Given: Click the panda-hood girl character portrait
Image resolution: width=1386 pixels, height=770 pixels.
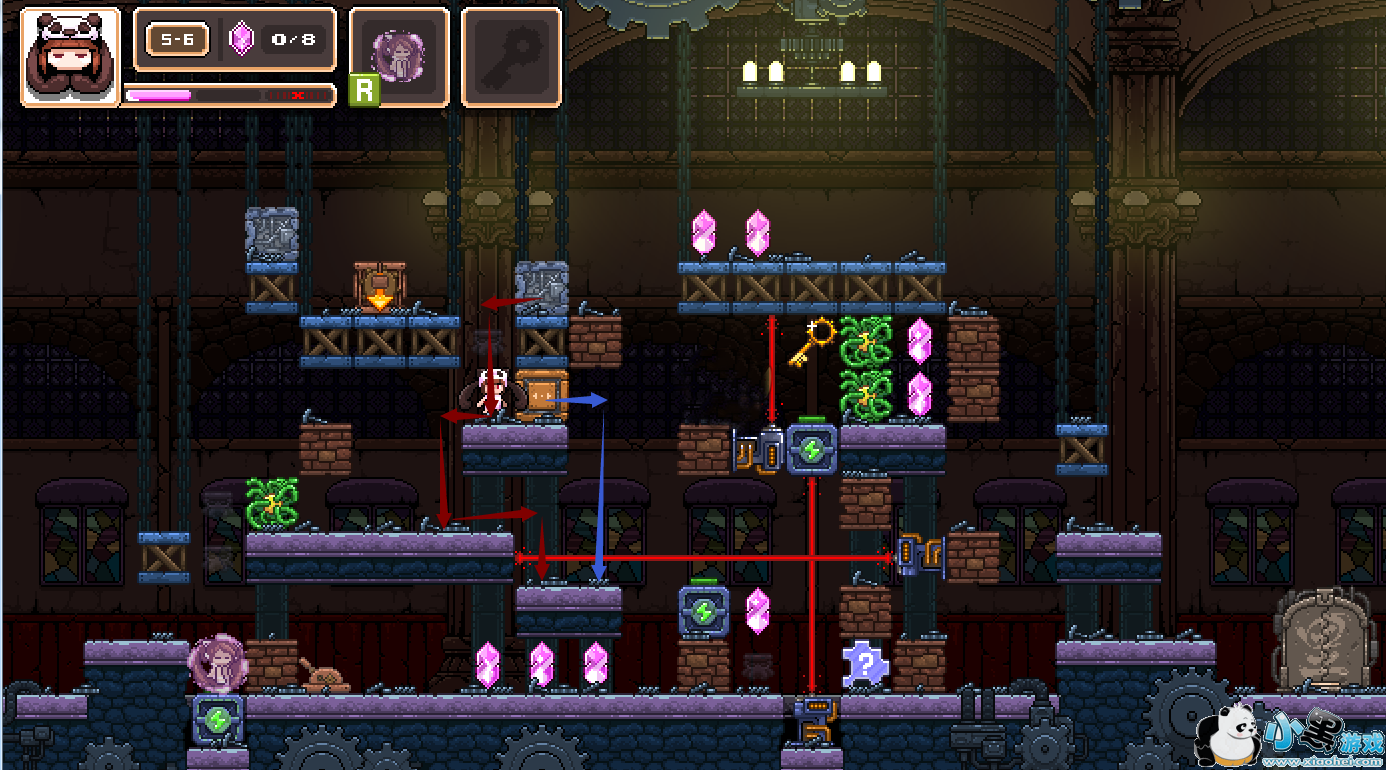Looking at the screenshot, I should coord(70,56).
